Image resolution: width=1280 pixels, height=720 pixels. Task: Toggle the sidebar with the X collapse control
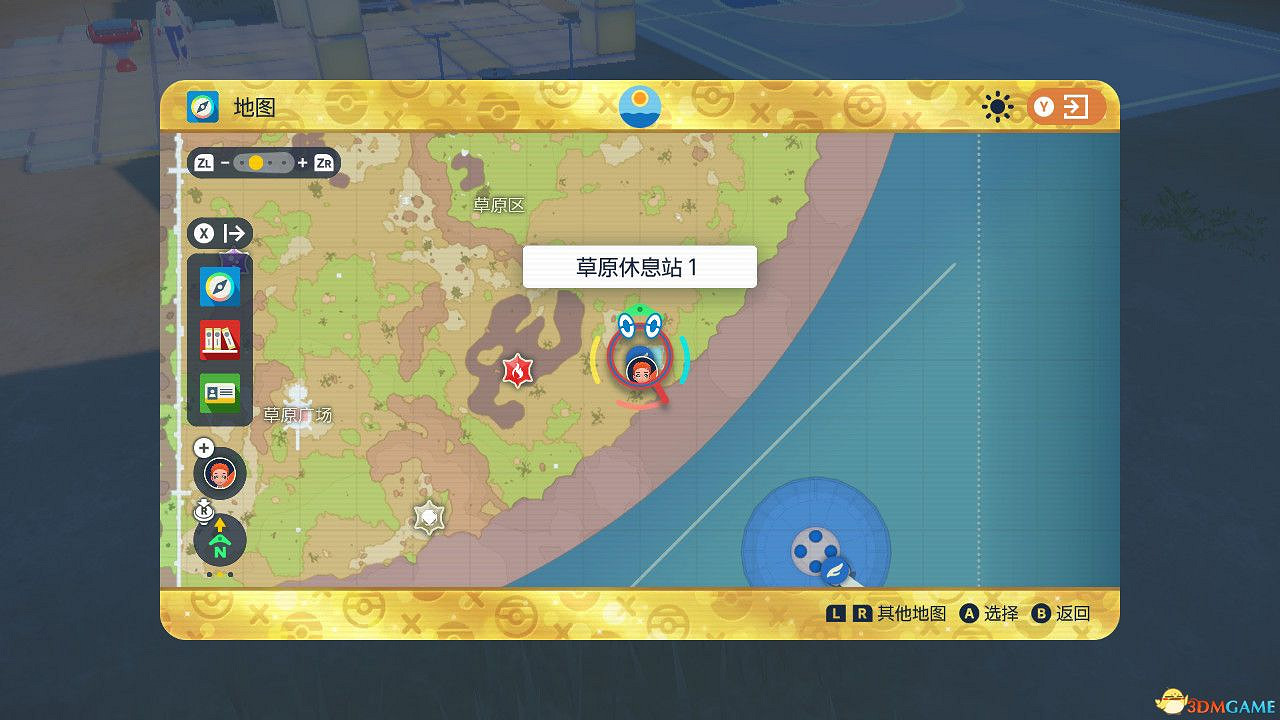[x=219, y=233]
